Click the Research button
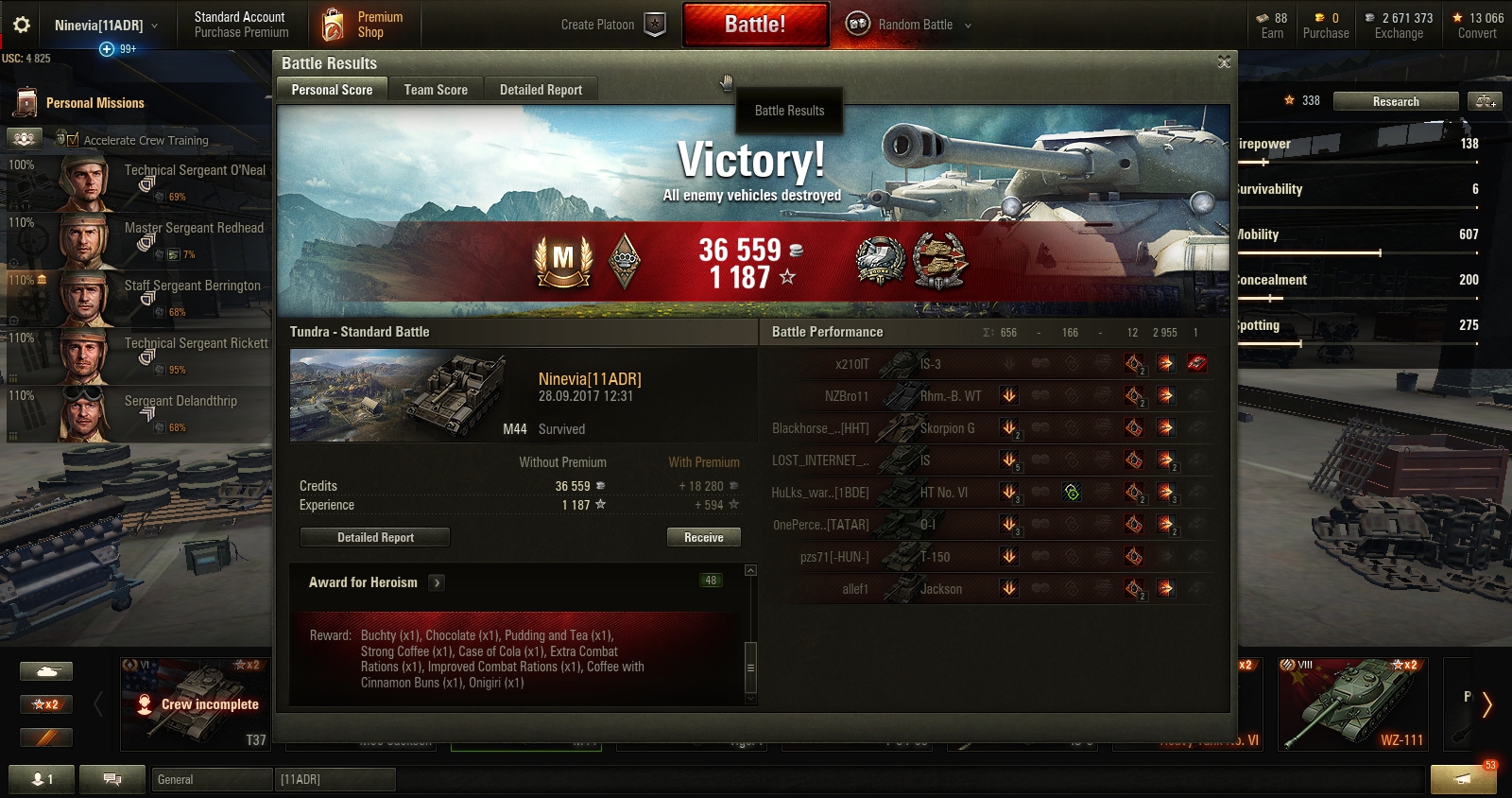This screenshot has height=798, width=1512. pyautogui.click(x=1396, y=101)
